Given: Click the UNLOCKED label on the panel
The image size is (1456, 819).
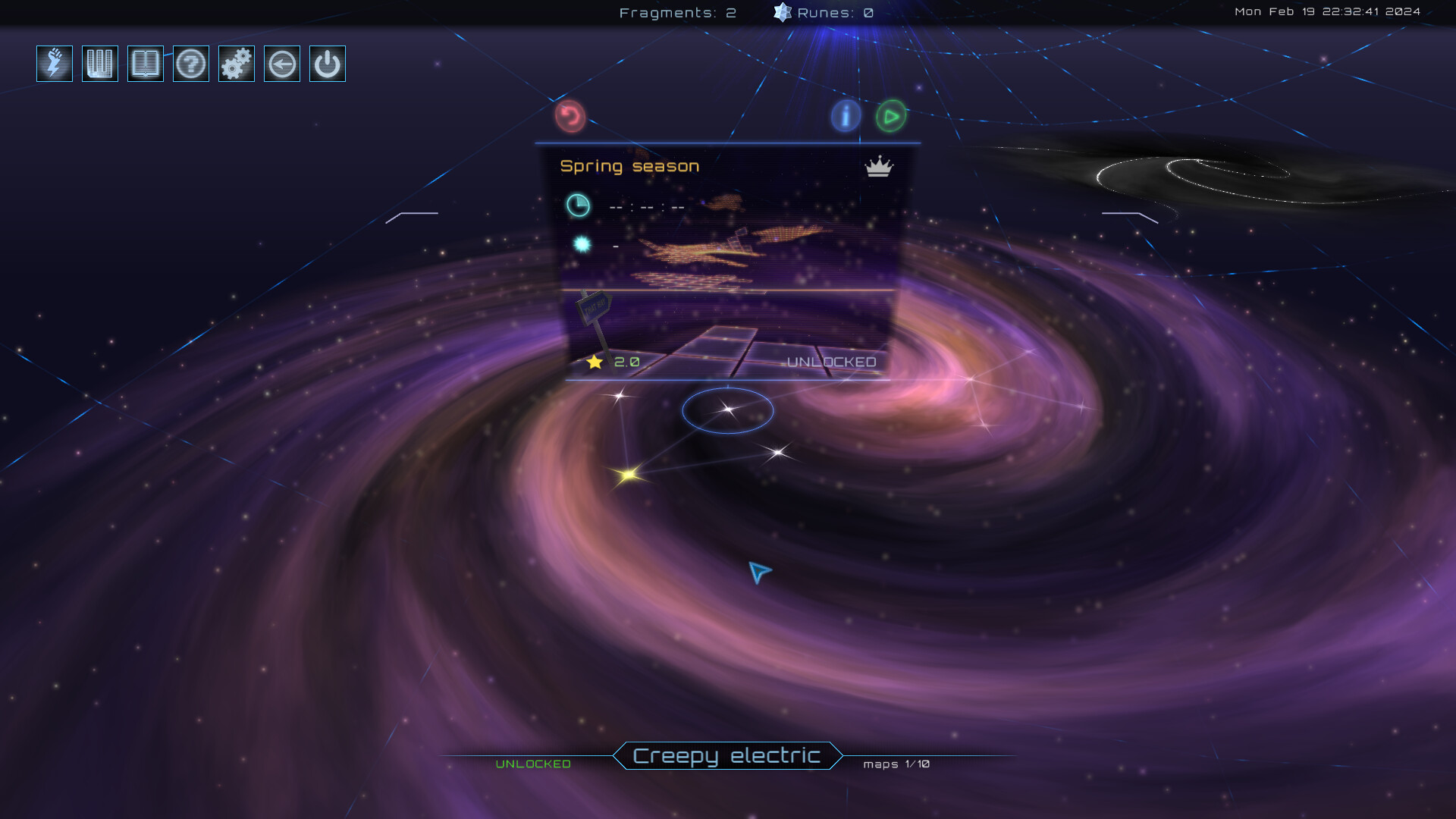Looking at the screenshot, I should click(x=831, y=363).
